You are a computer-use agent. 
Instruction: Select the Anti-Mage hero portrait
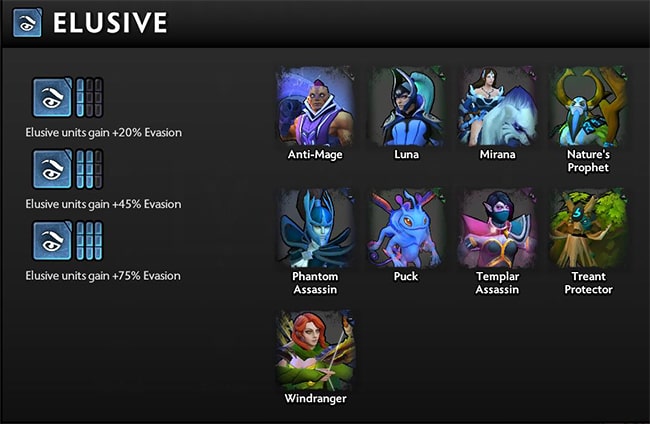coord(315,106)
